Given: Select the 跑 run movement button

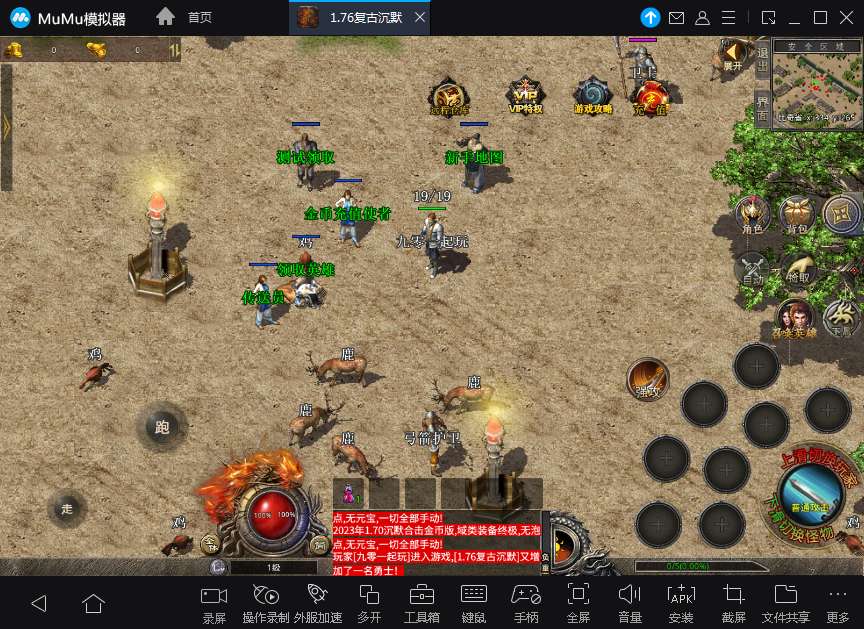Looking at the screenshot, I should (x=162, y=427).
